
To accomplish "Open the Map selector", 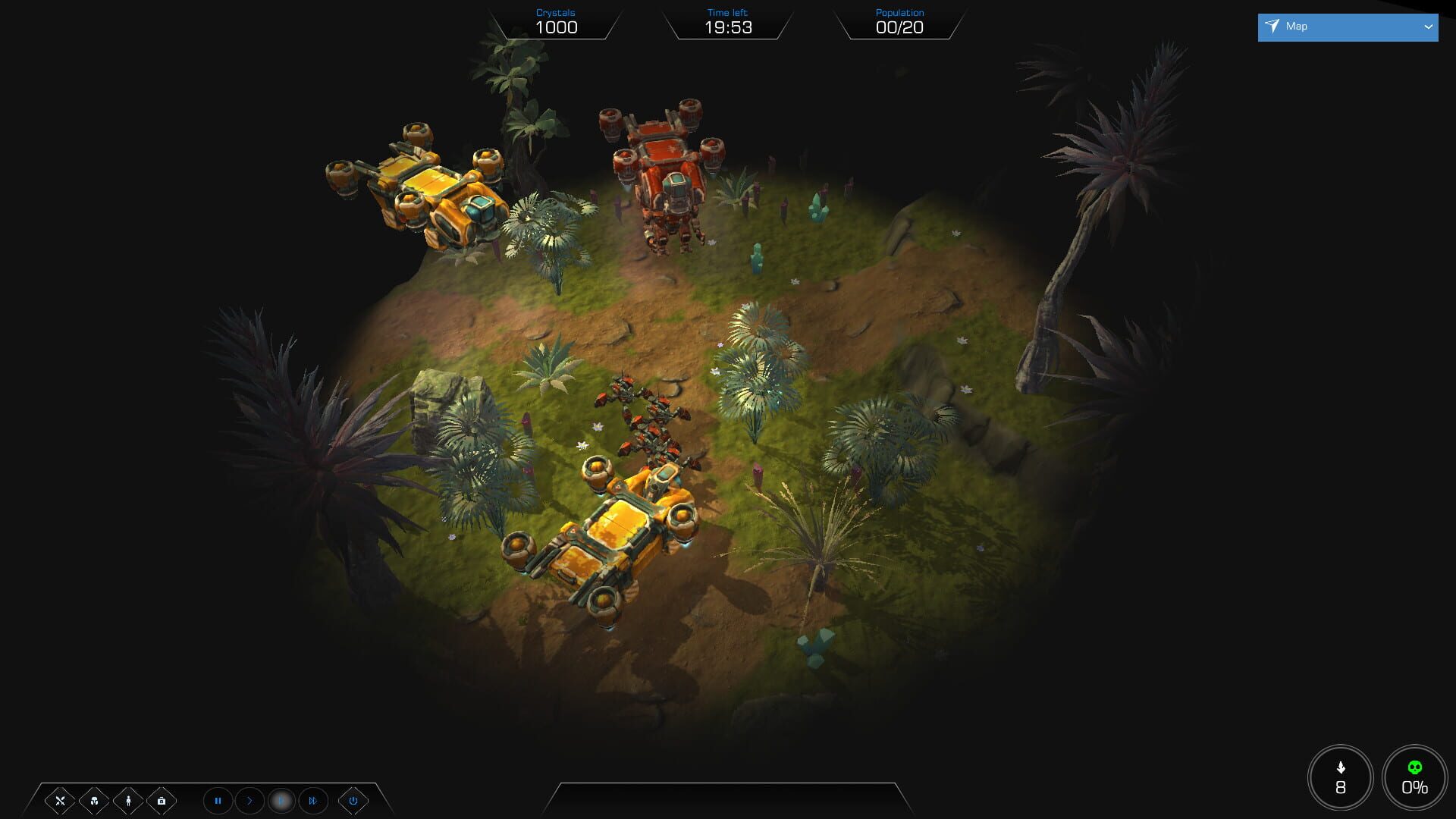I will [1348, 27].
